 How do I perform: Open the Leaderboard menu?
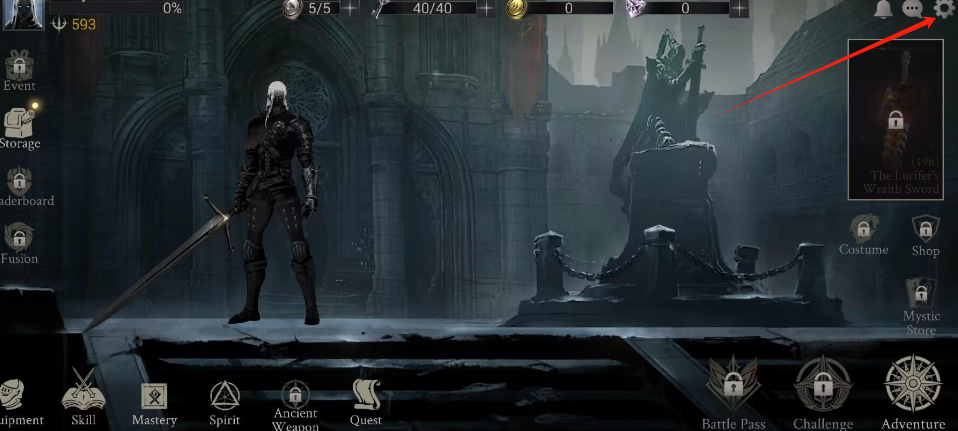19,185
